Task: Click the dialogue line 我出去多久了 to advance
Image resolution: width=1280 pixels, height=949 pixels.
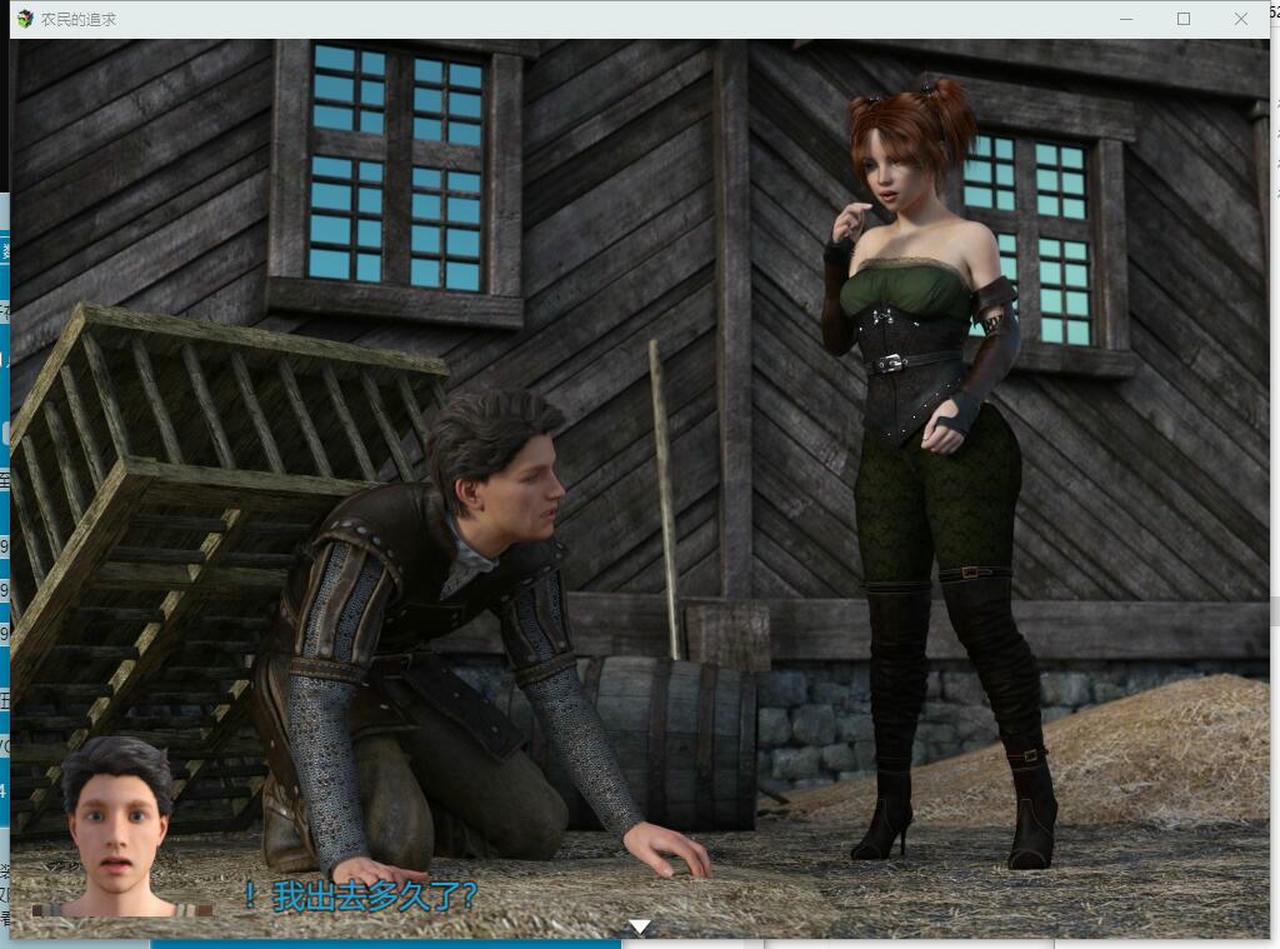Action: [x=360, y=898]
